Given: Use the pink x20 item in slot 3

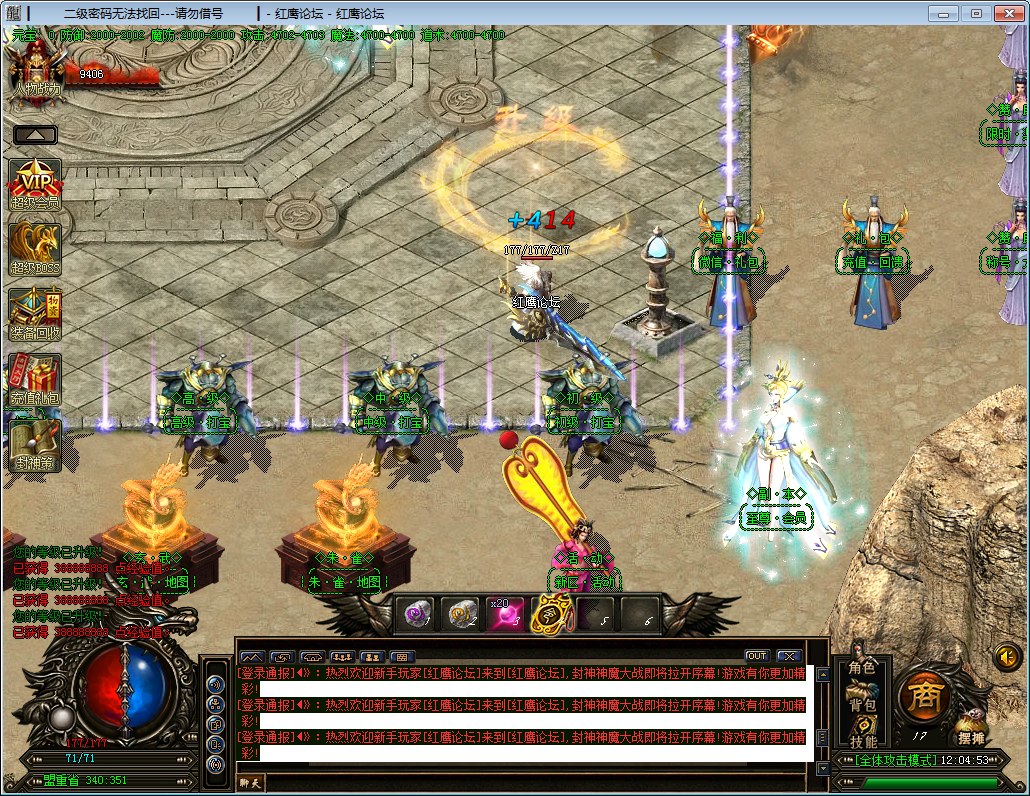Looking at the screenshot, I should [x=505, y=613].
